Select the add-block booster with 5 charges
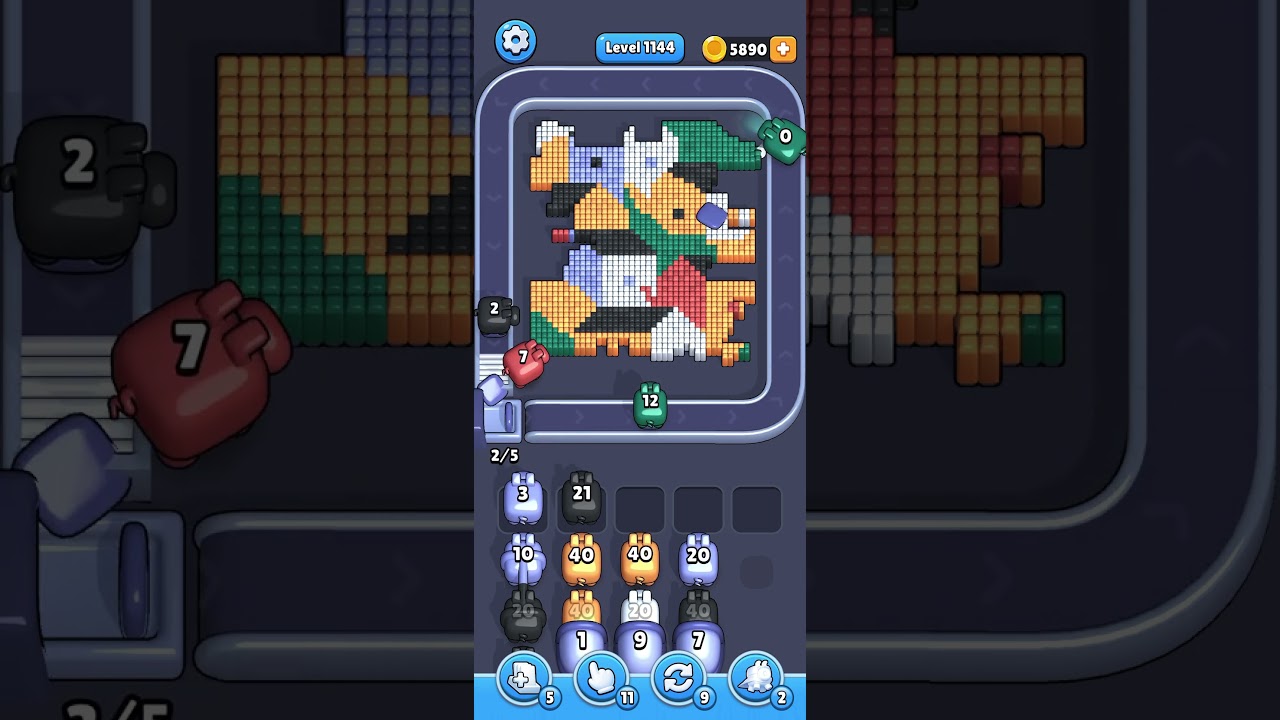The image size is (1280, 720). 523,679
